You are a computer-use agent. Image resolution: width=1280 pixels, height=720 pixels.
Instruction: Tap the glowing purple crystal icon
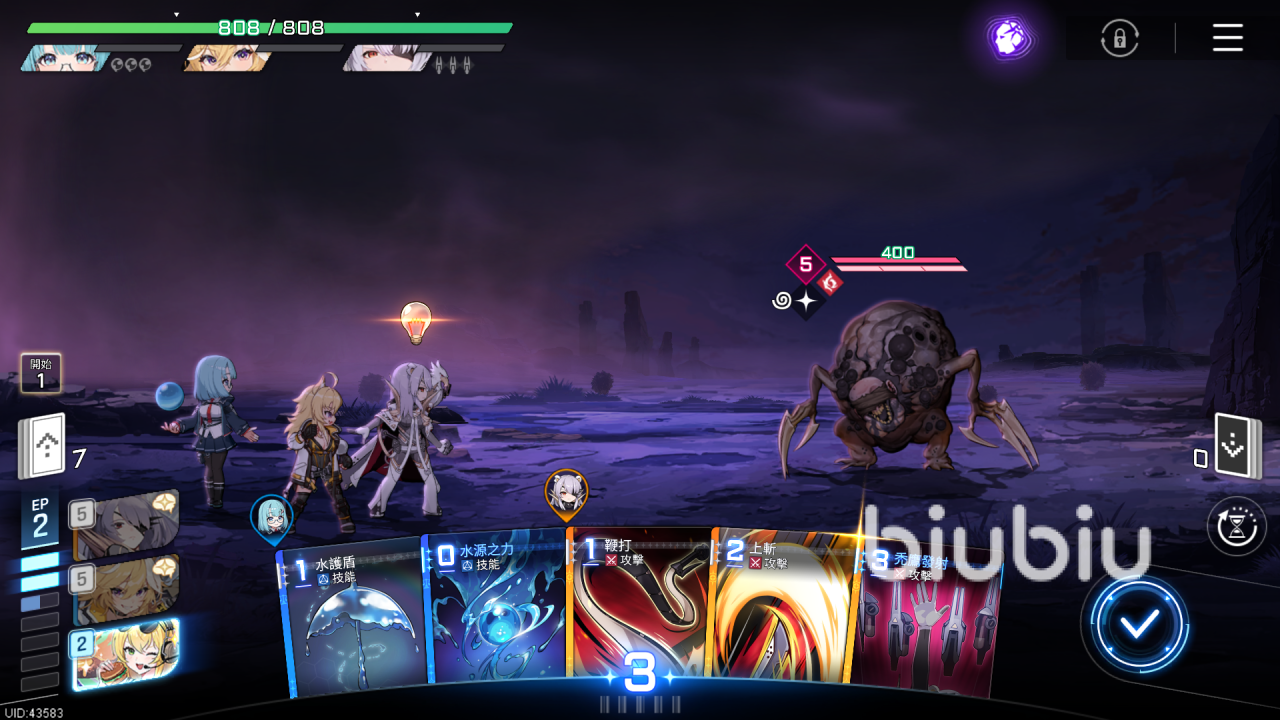[x=1009, y=38]
